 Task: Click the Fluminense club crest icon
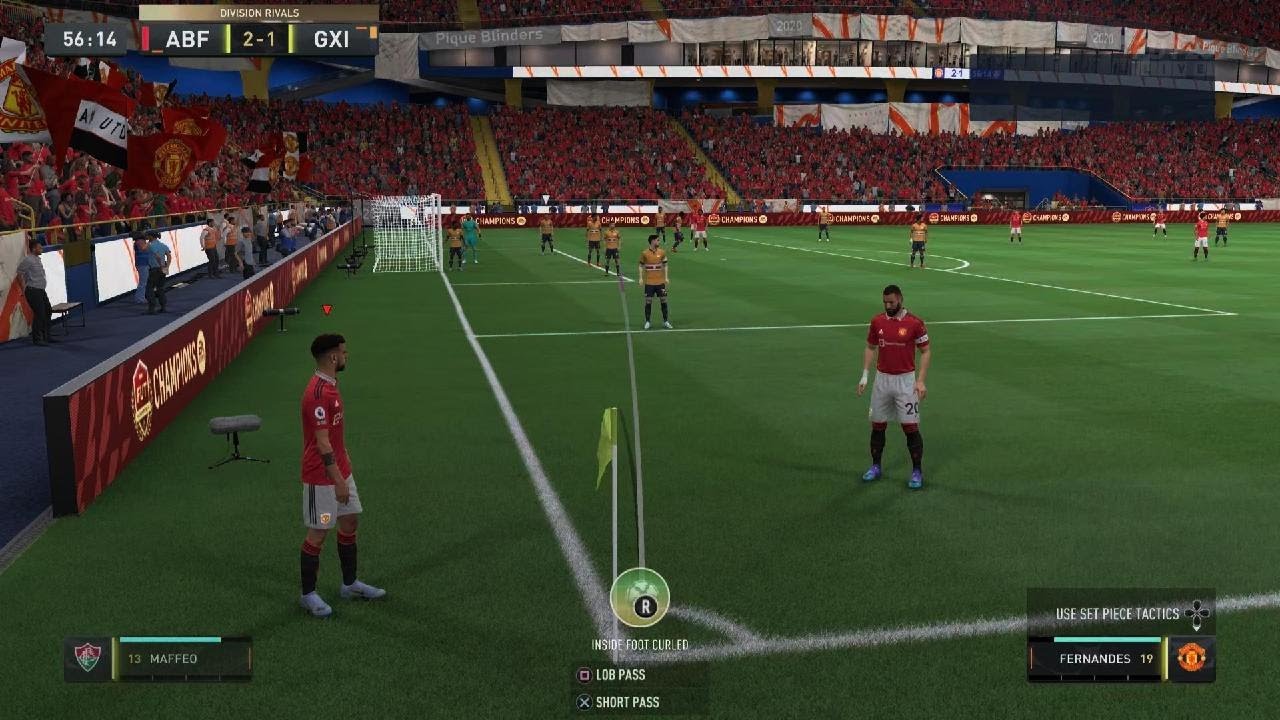point(88,658)
